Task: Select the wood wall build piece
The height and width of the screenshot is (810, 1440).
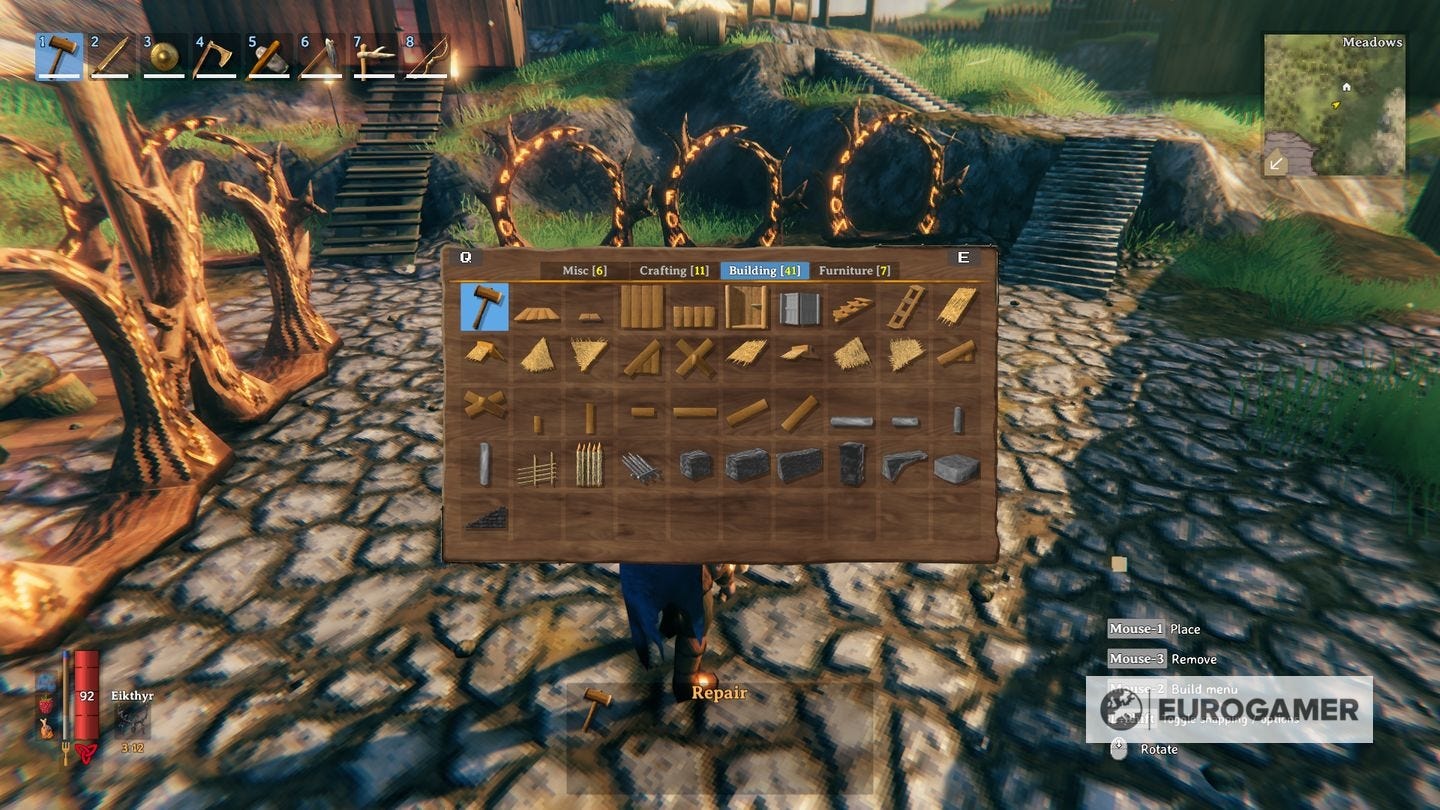Action: point(645,305)
